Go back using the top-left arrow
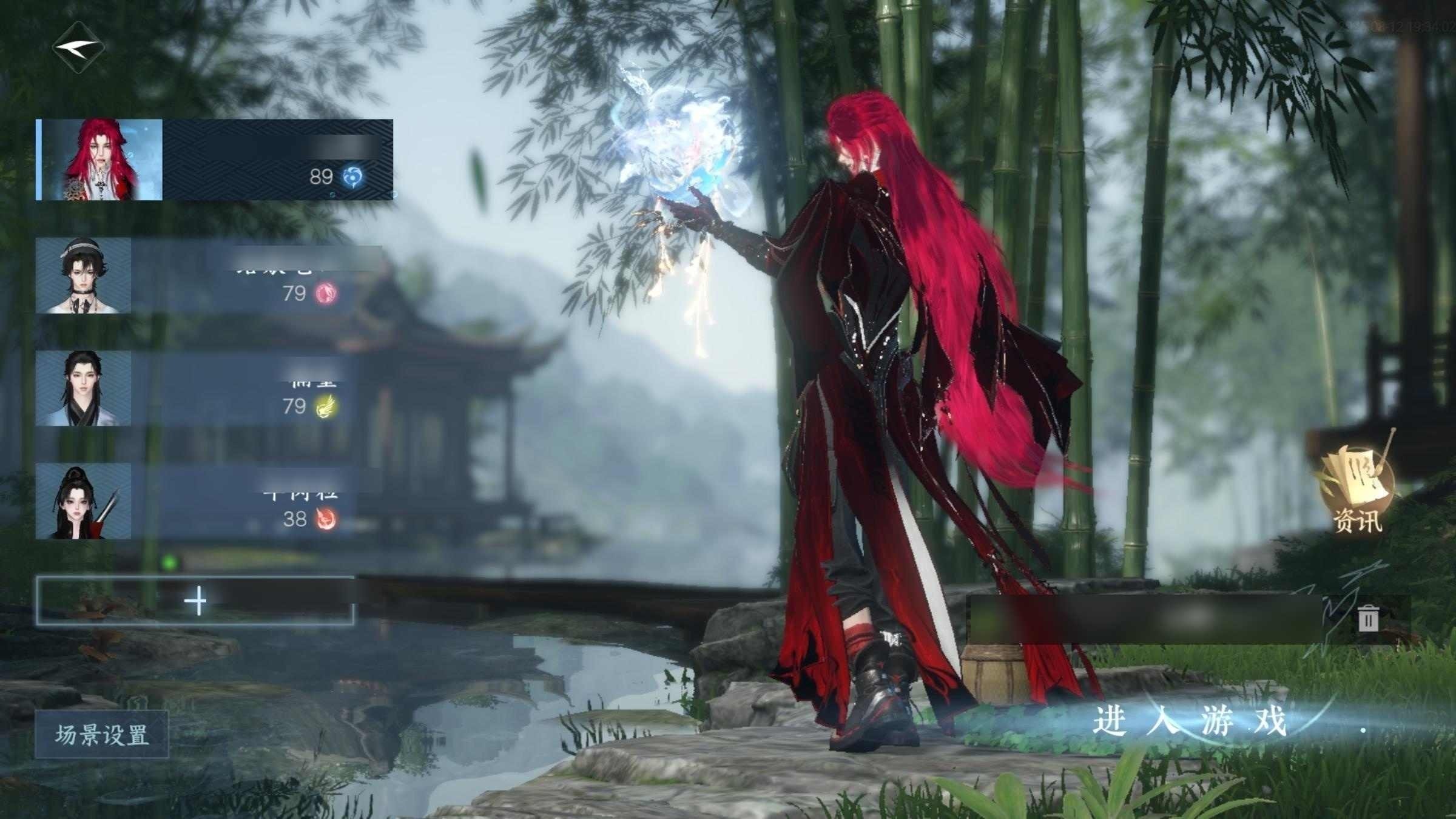This screenshot has width=1456, height=819. pyautogui.click(x=78, y=47)
